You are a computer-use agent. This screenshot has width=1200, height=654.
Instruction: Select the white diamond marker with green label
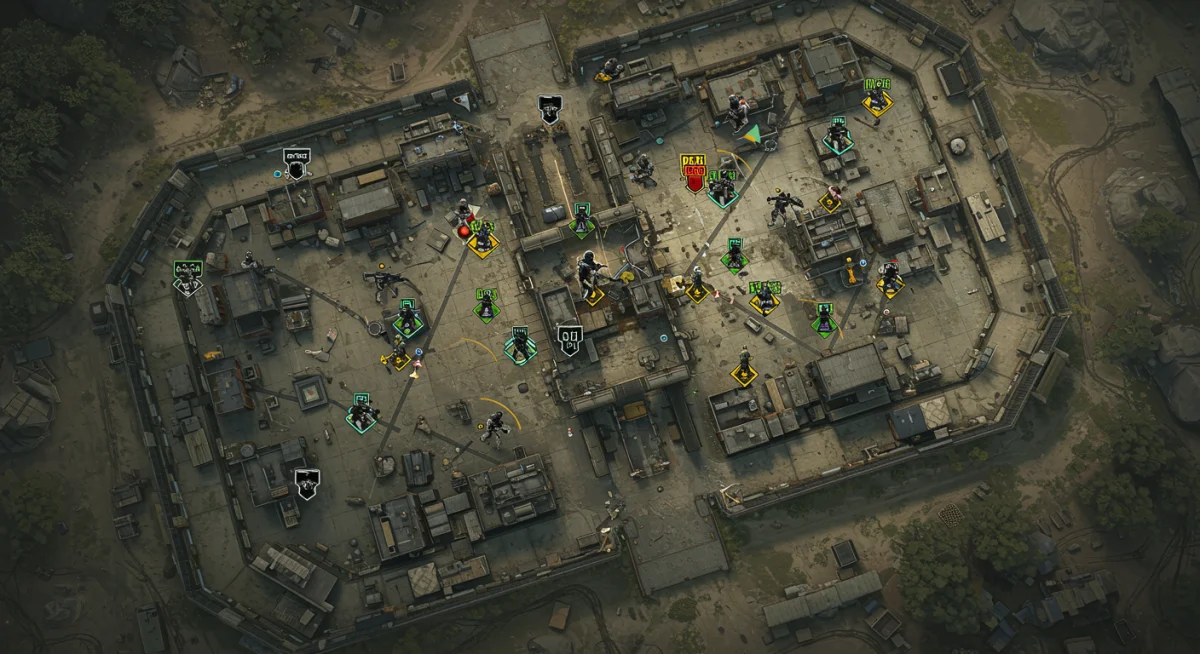[x=187, y=278]
